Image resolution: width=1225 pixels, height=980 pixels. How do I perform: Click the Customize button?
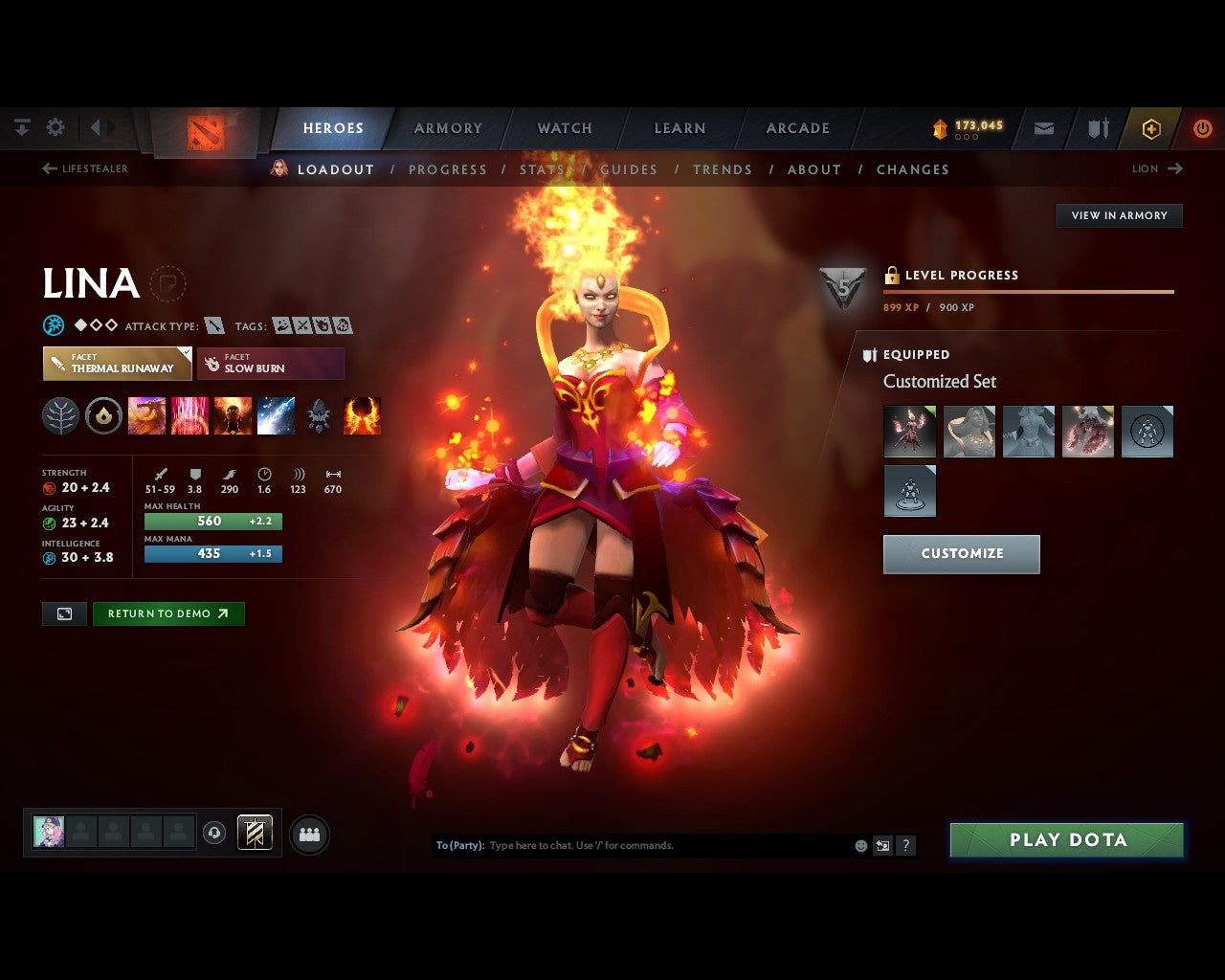(x=961, y=554)
